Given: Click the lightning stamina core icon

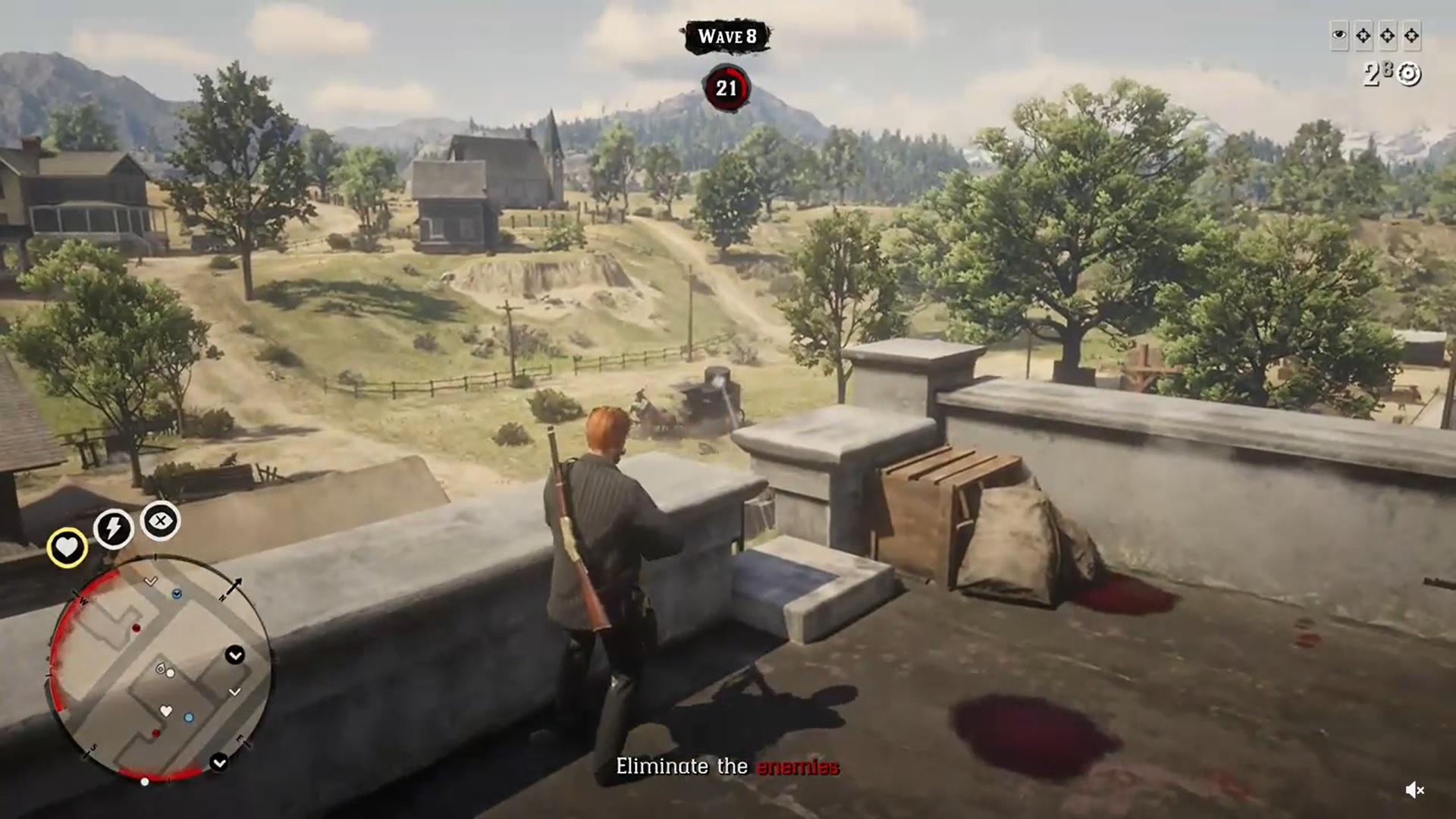Looking at the screenshot, I should [x=113, y=529].
